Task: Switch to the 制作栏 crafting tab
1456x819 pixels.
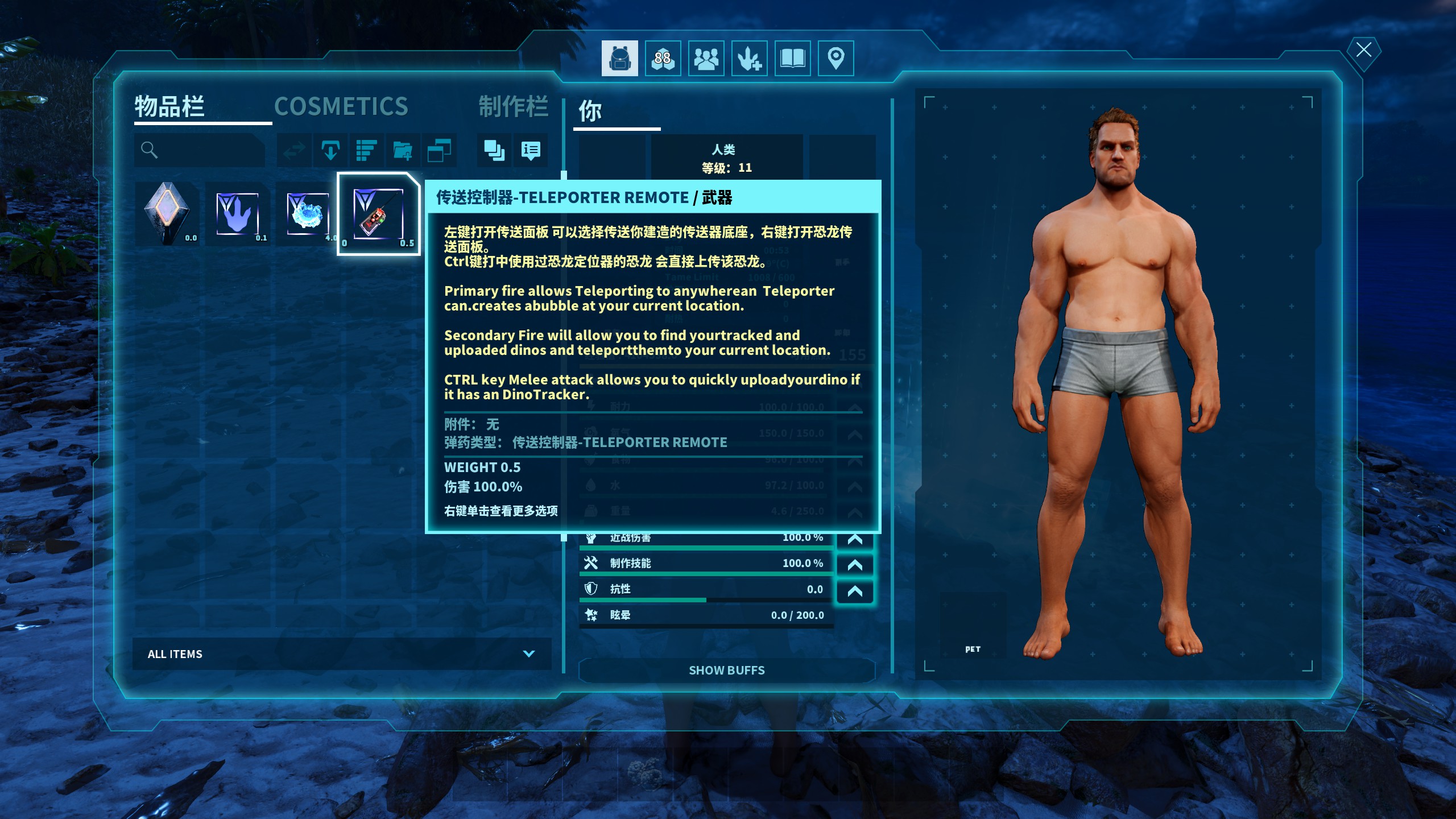Action: [x=513, y=106]
